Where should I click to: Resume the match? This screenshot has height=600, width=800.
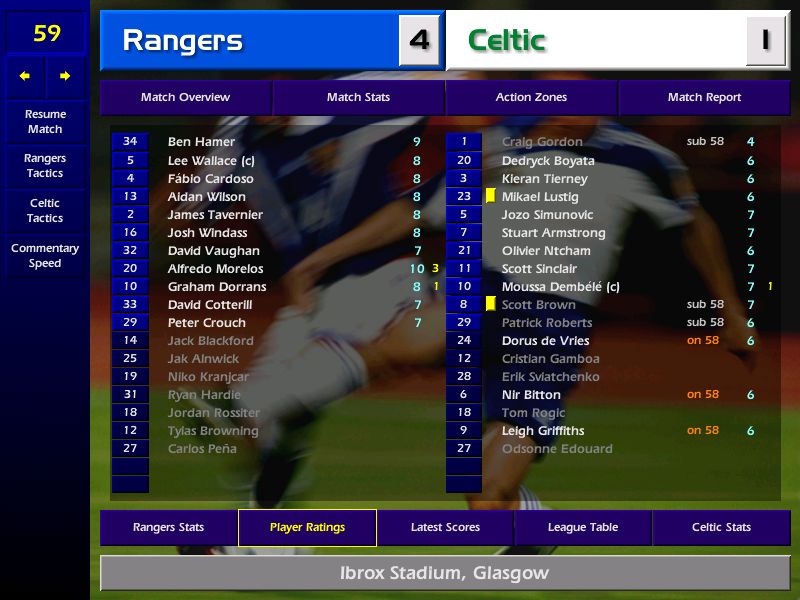45,121
